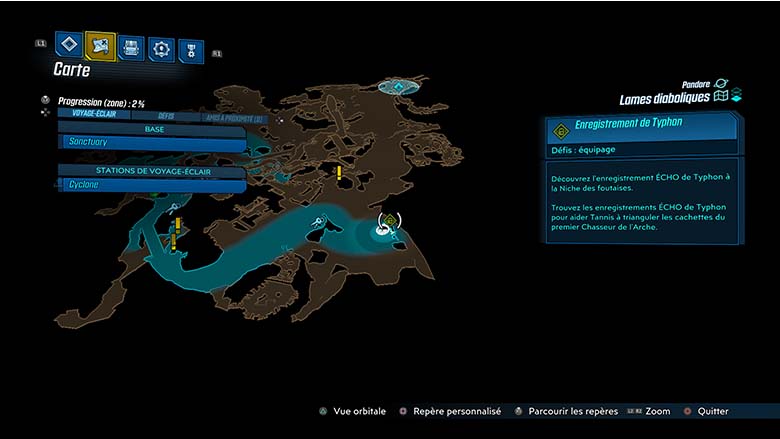Select the vehicle station marker in the river

tap(317, 222)
